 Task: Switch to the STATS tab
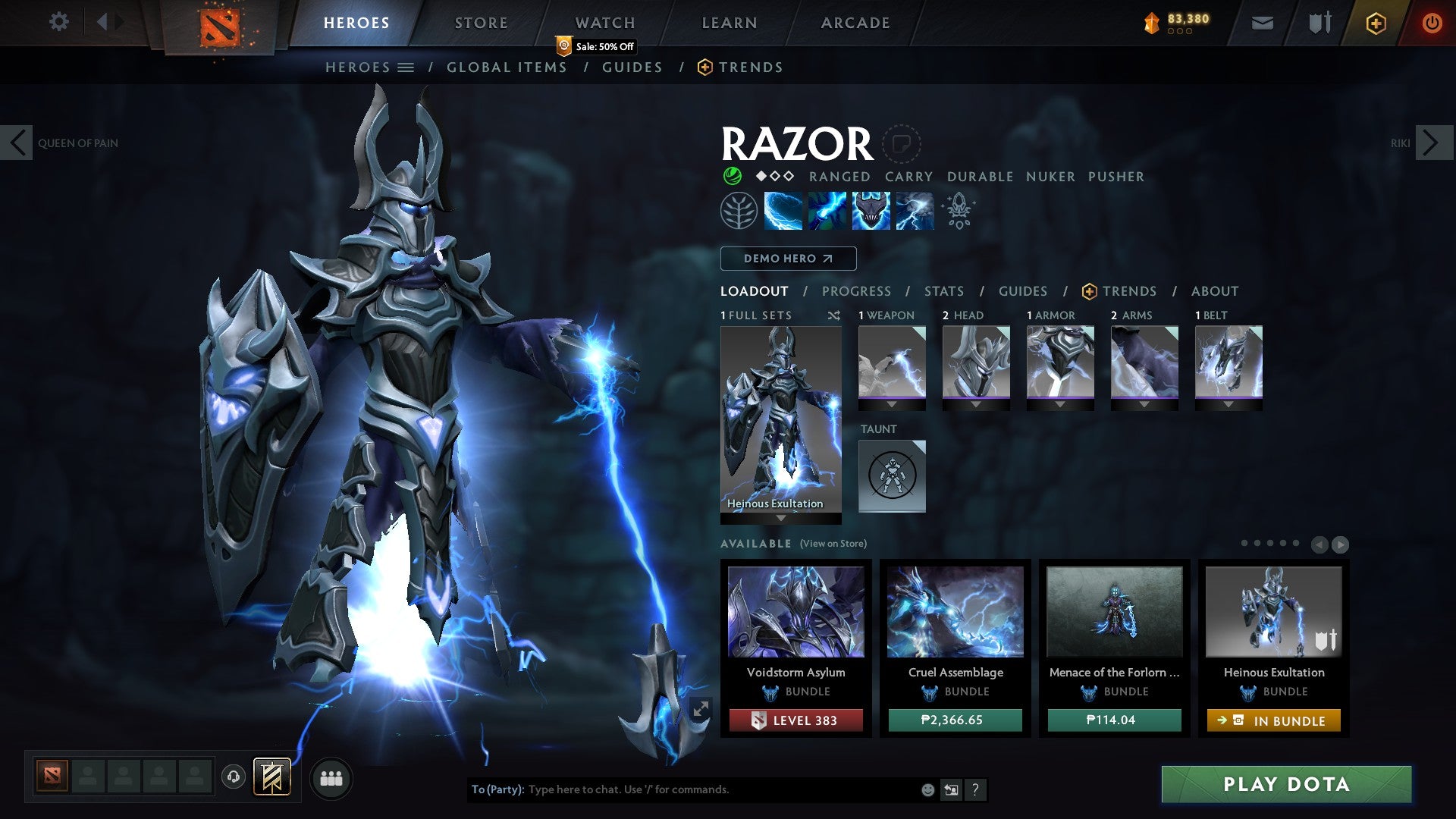pos(943,291)
